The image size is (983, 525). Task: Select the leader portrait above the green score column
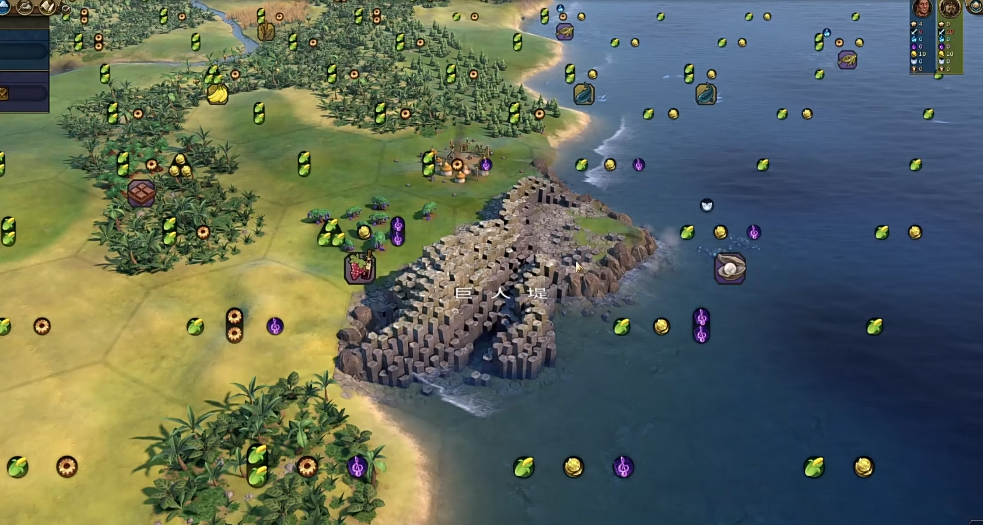(x=949, y=9)
